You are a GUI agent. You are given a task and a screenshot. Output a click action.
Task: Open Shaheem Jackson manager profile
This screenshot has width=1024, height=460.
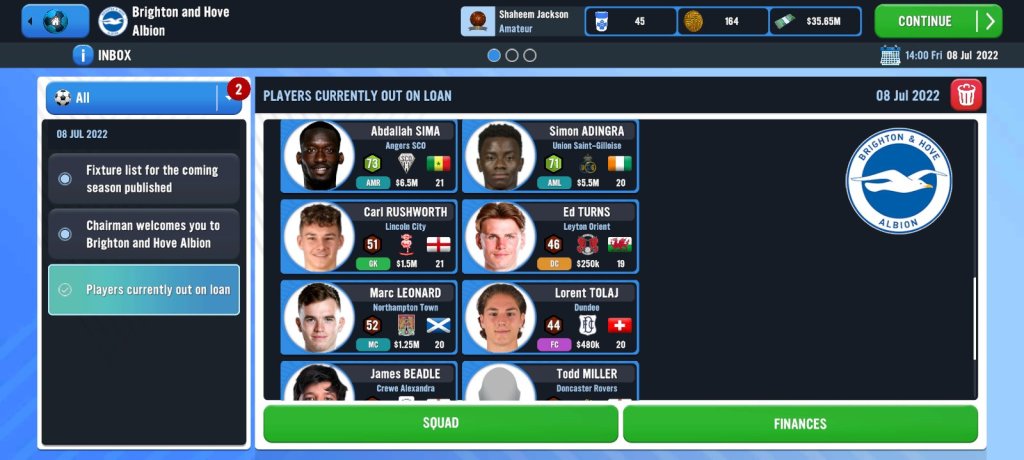pos(520,21)
